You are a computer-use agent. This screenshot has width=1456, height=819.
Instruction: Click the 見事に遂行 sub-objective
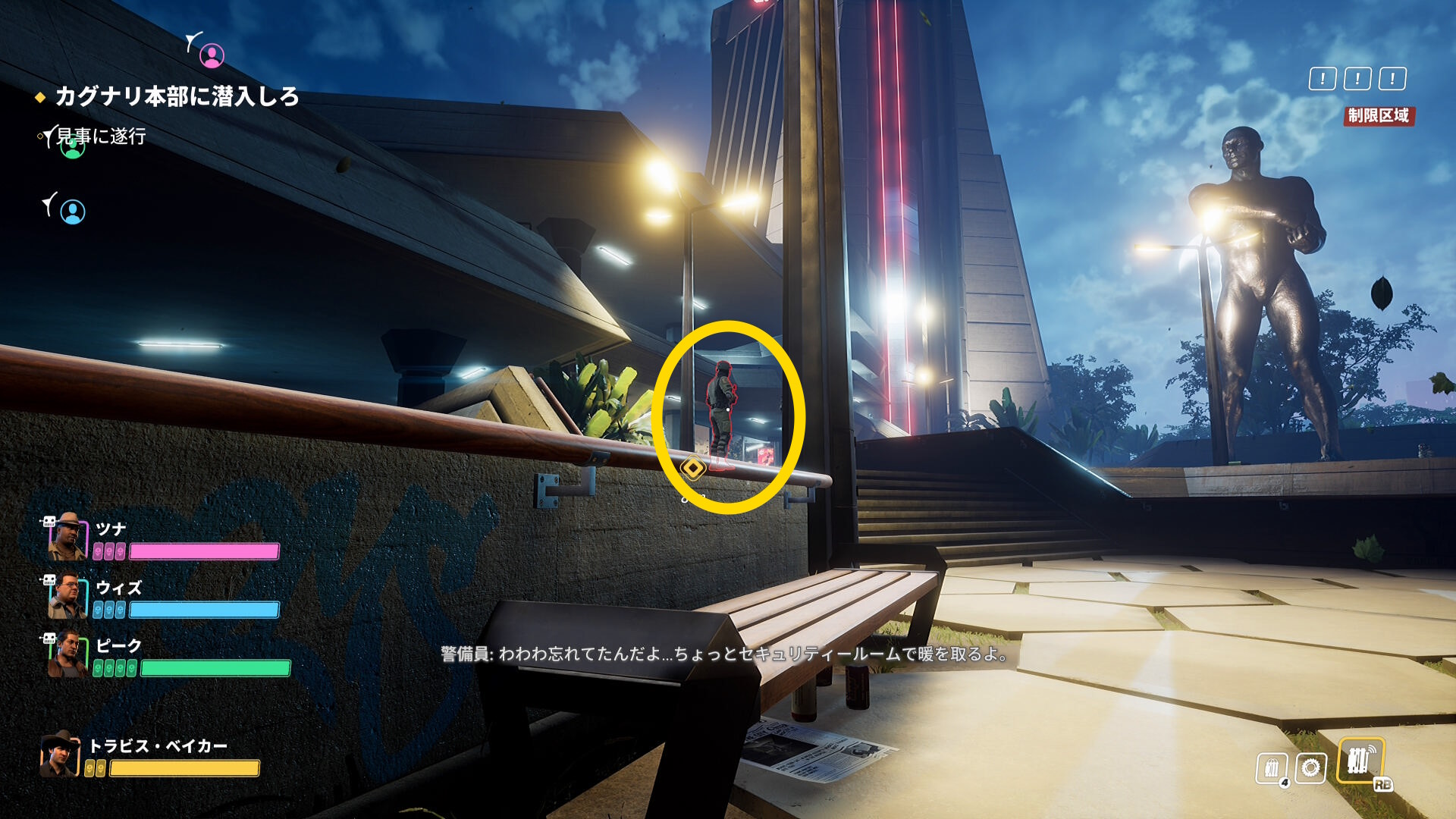(x=101, y=136)
